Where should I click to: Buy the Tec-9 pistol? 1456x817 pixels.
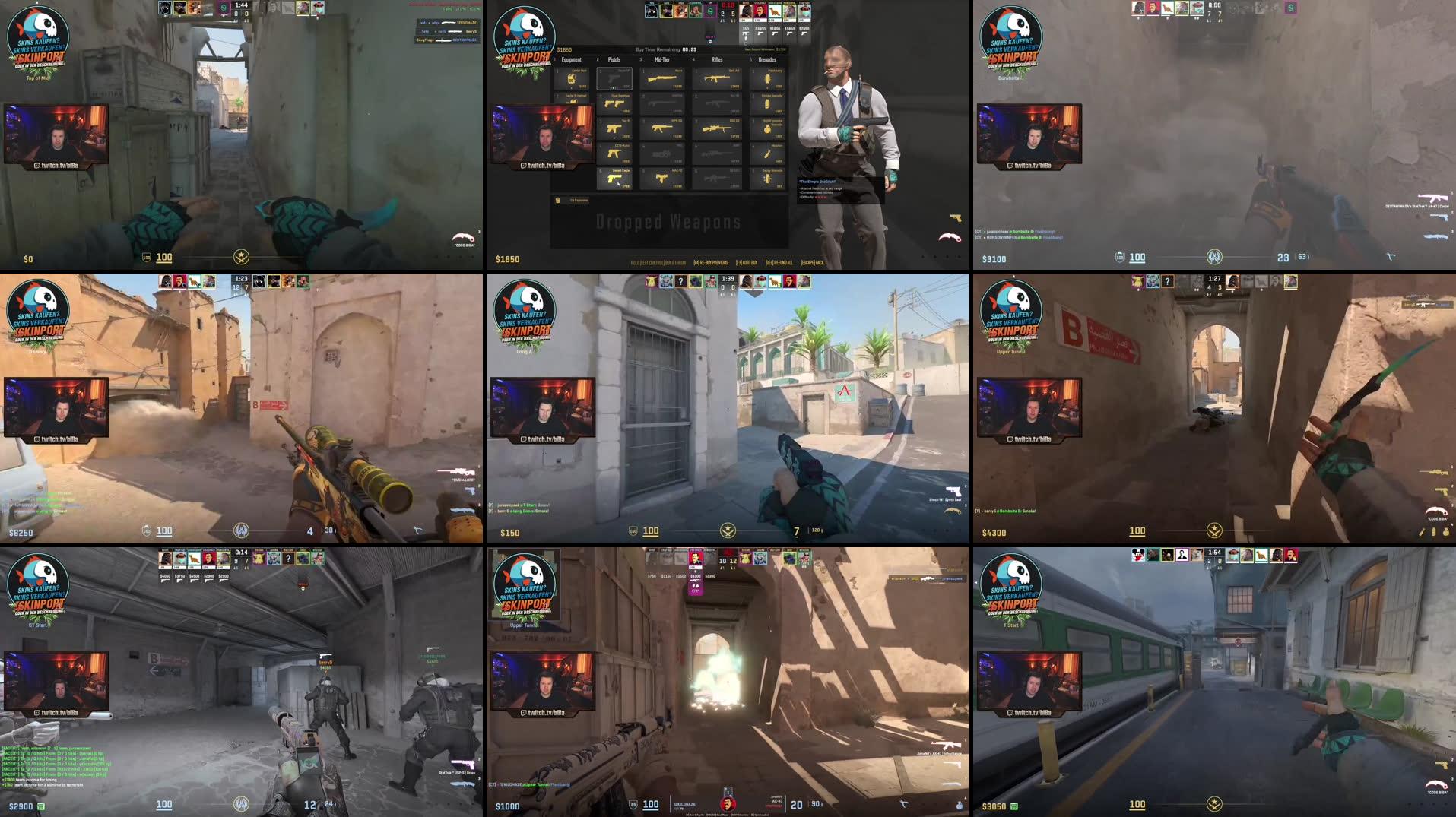click(614, 128)
